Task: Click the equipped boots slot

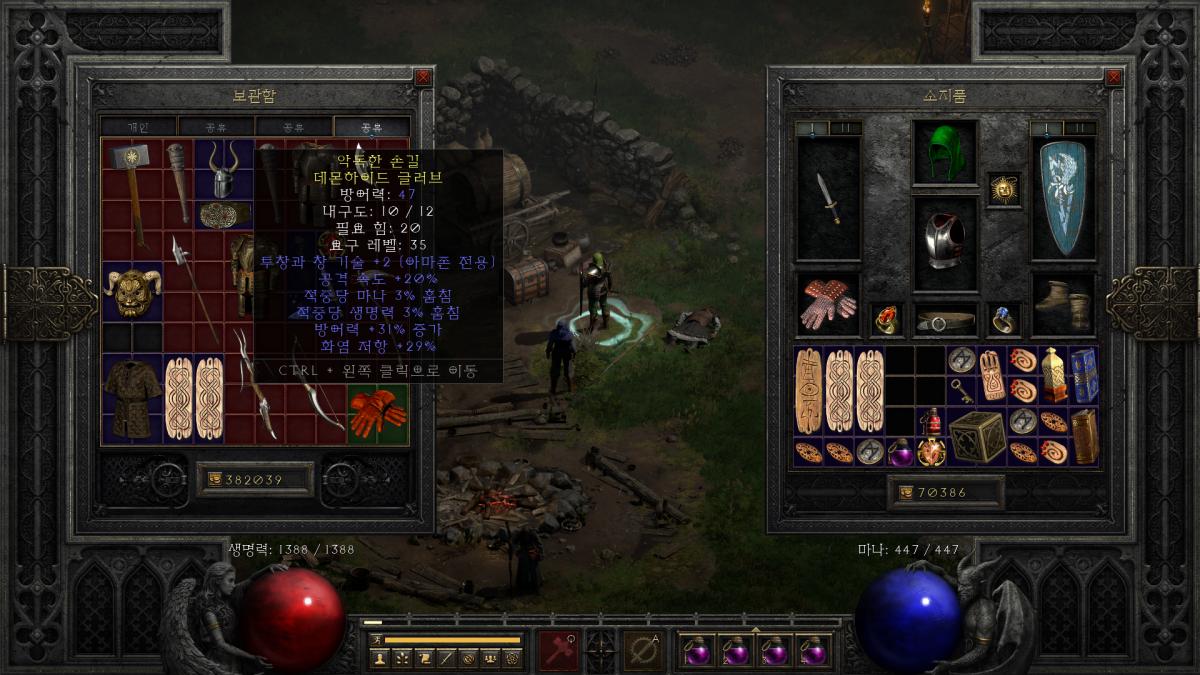Action: pyautogui.click(x=1065, y=302)
